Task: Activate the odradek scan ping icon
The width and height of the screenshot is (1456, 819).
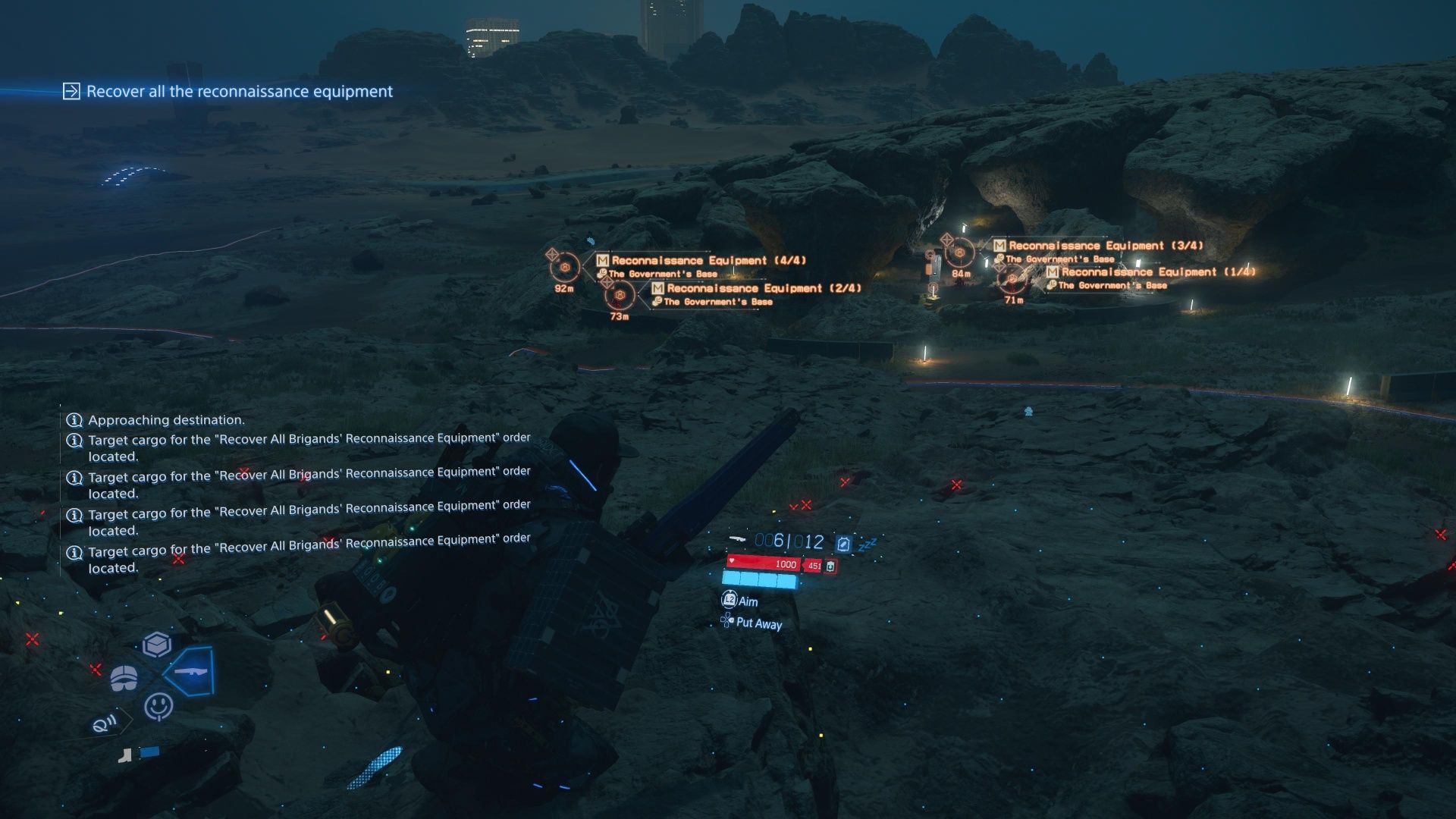Action: pos(104,722)
